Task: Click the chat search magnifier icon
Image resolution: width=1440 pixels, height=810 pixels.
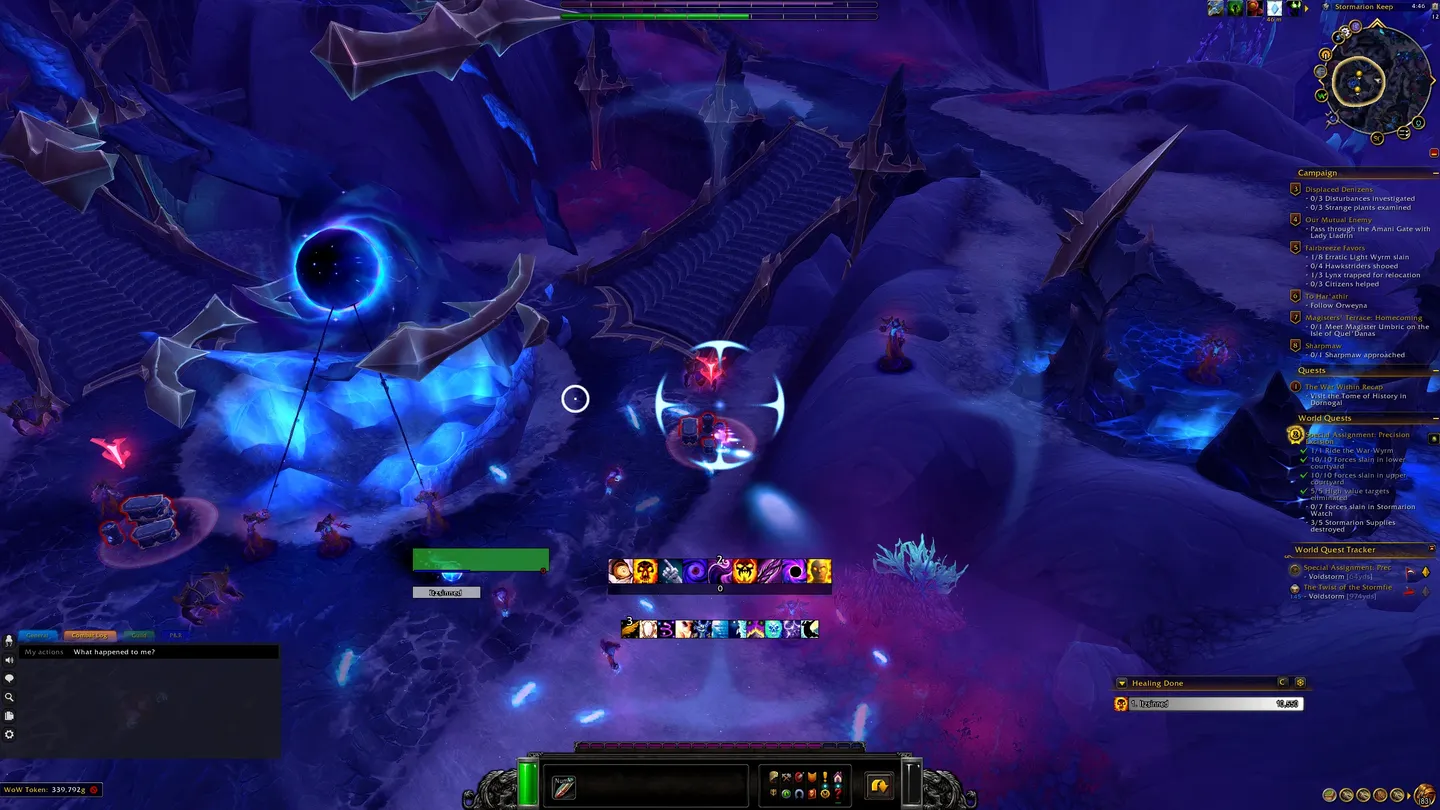Action: (x=9, y=697)
